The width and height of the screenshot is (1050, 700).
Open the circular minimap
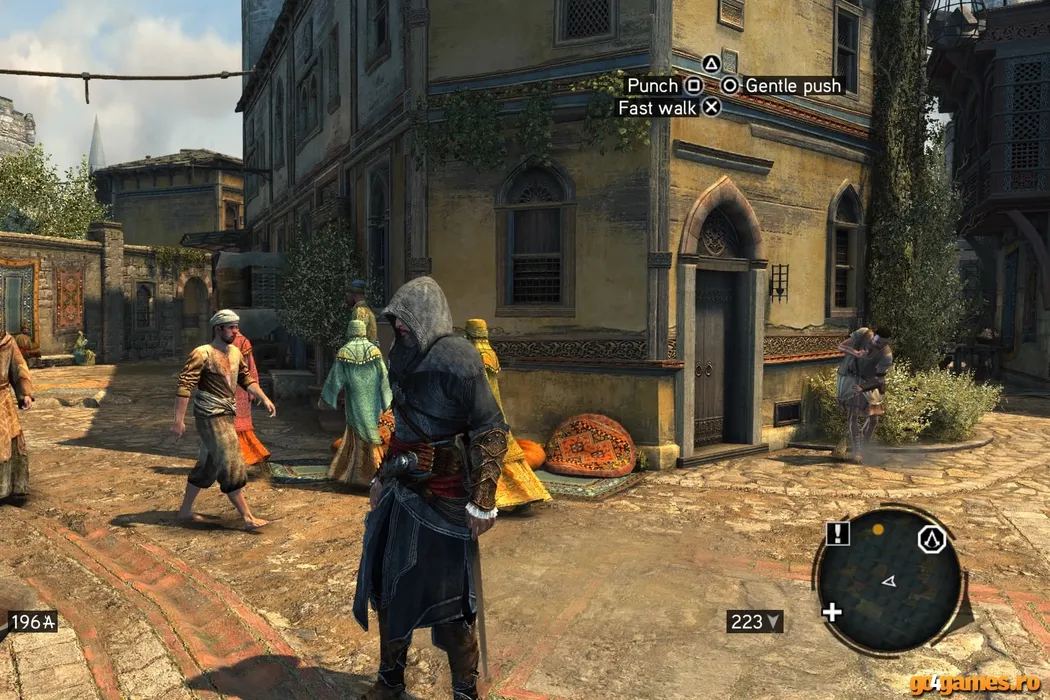point(888,581)
